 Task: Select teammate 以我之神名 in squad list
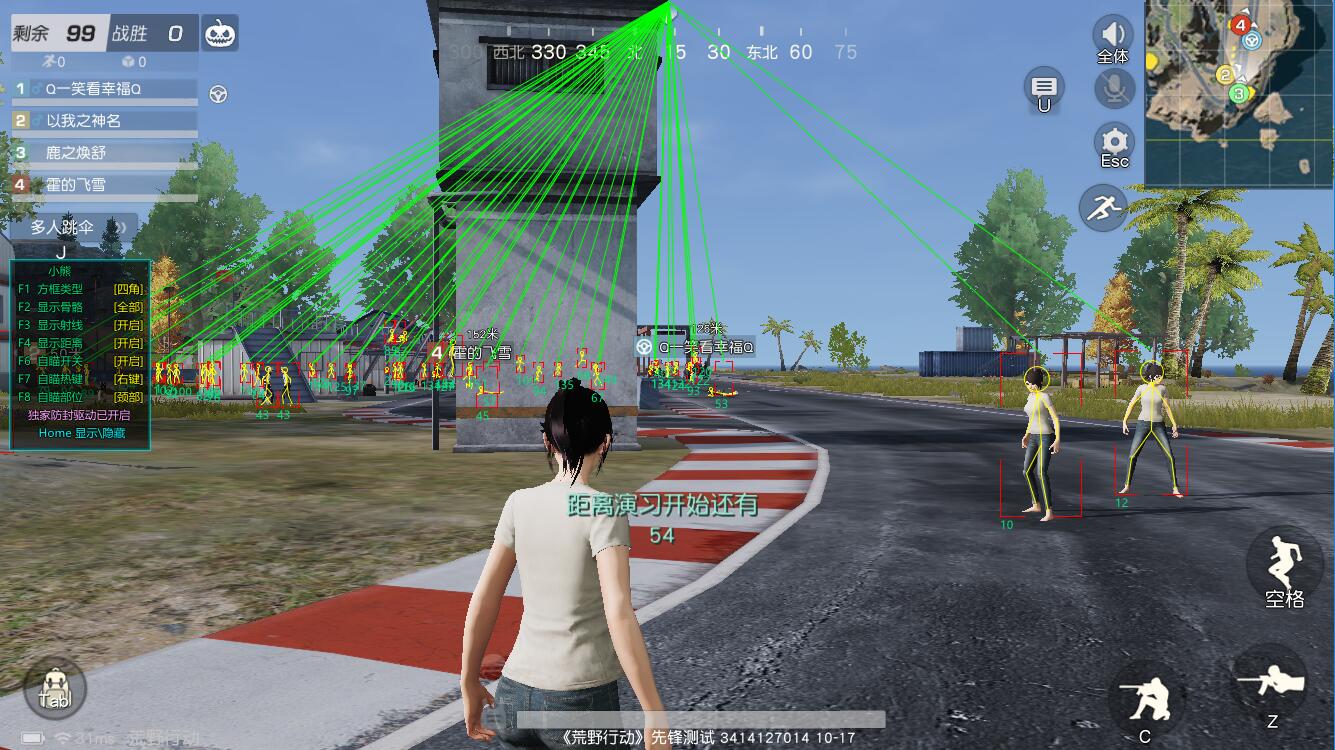point(105,121)
